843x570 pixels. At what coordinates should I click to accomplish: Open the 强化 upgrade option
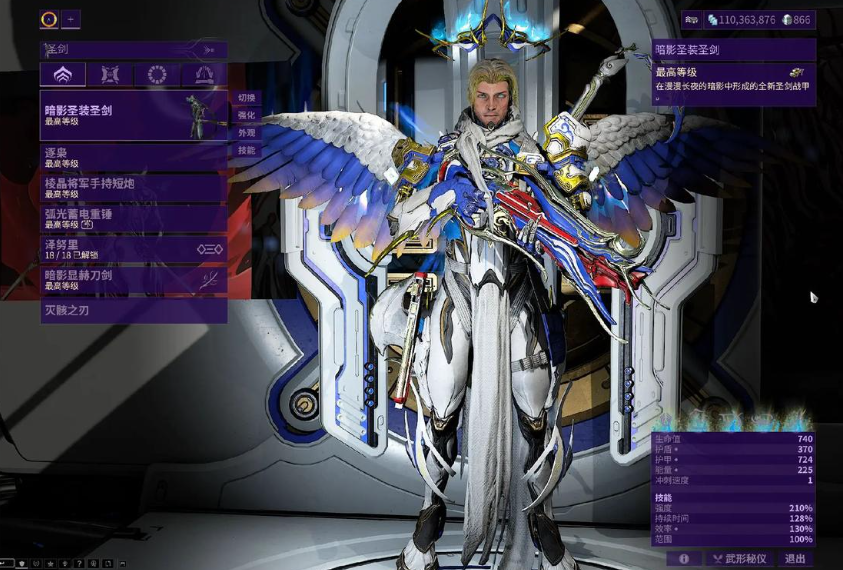246,115
